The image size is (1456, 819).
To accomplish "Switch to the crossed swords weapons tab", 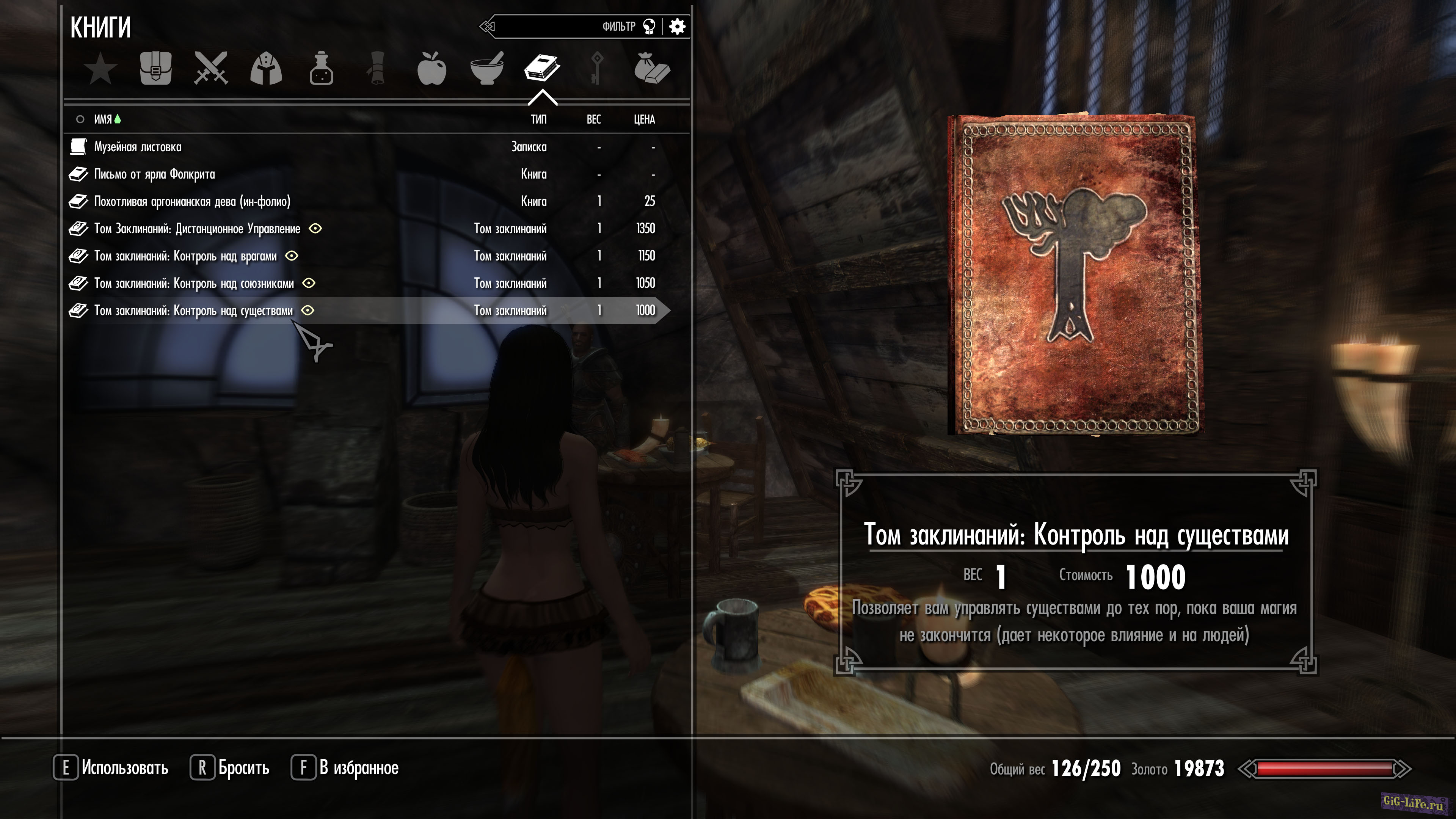I will [x=211, y=69].
